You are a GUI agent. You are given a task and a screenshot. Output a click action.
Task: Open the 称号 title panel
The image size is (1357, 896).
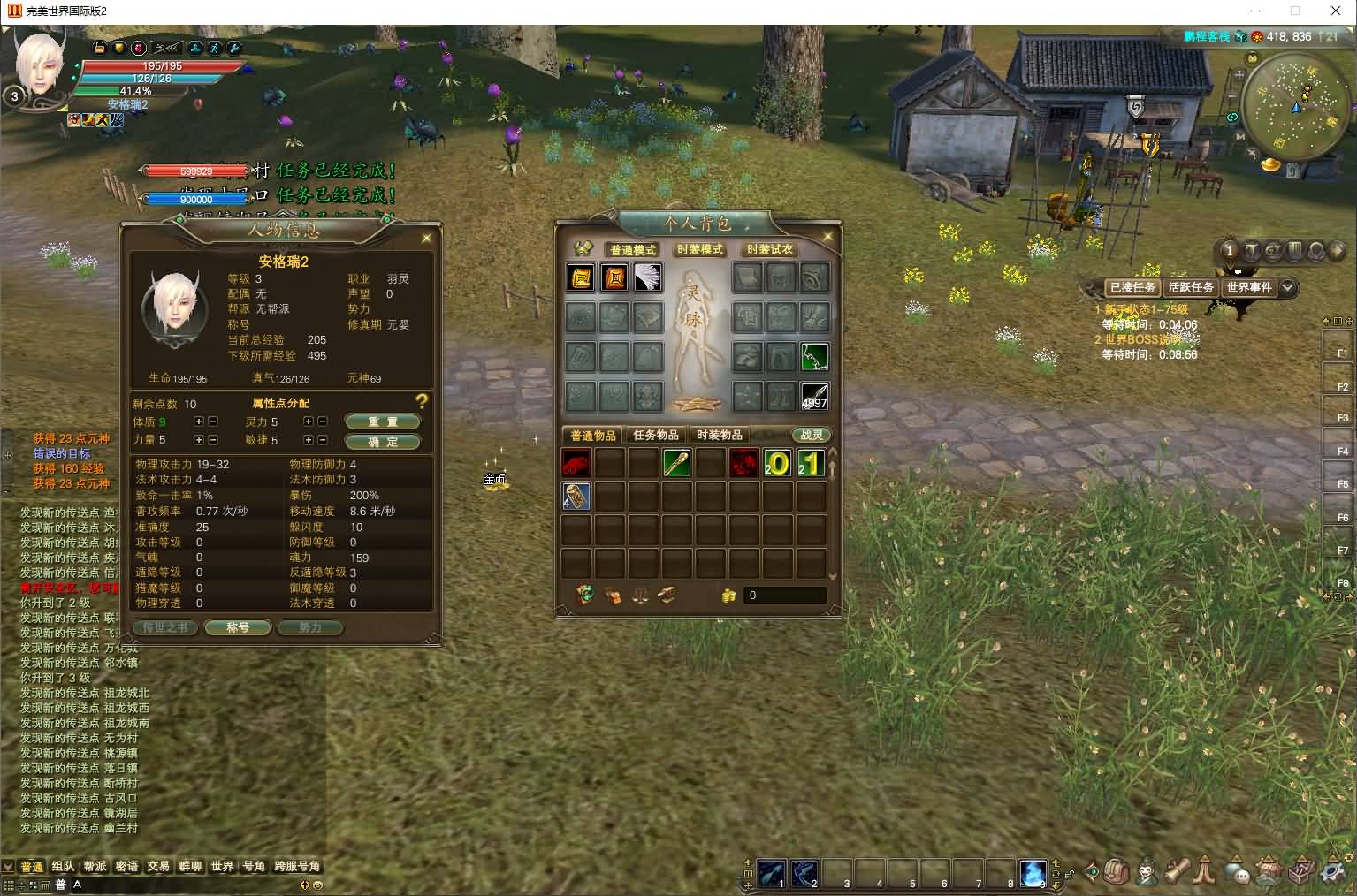[238, 627]
